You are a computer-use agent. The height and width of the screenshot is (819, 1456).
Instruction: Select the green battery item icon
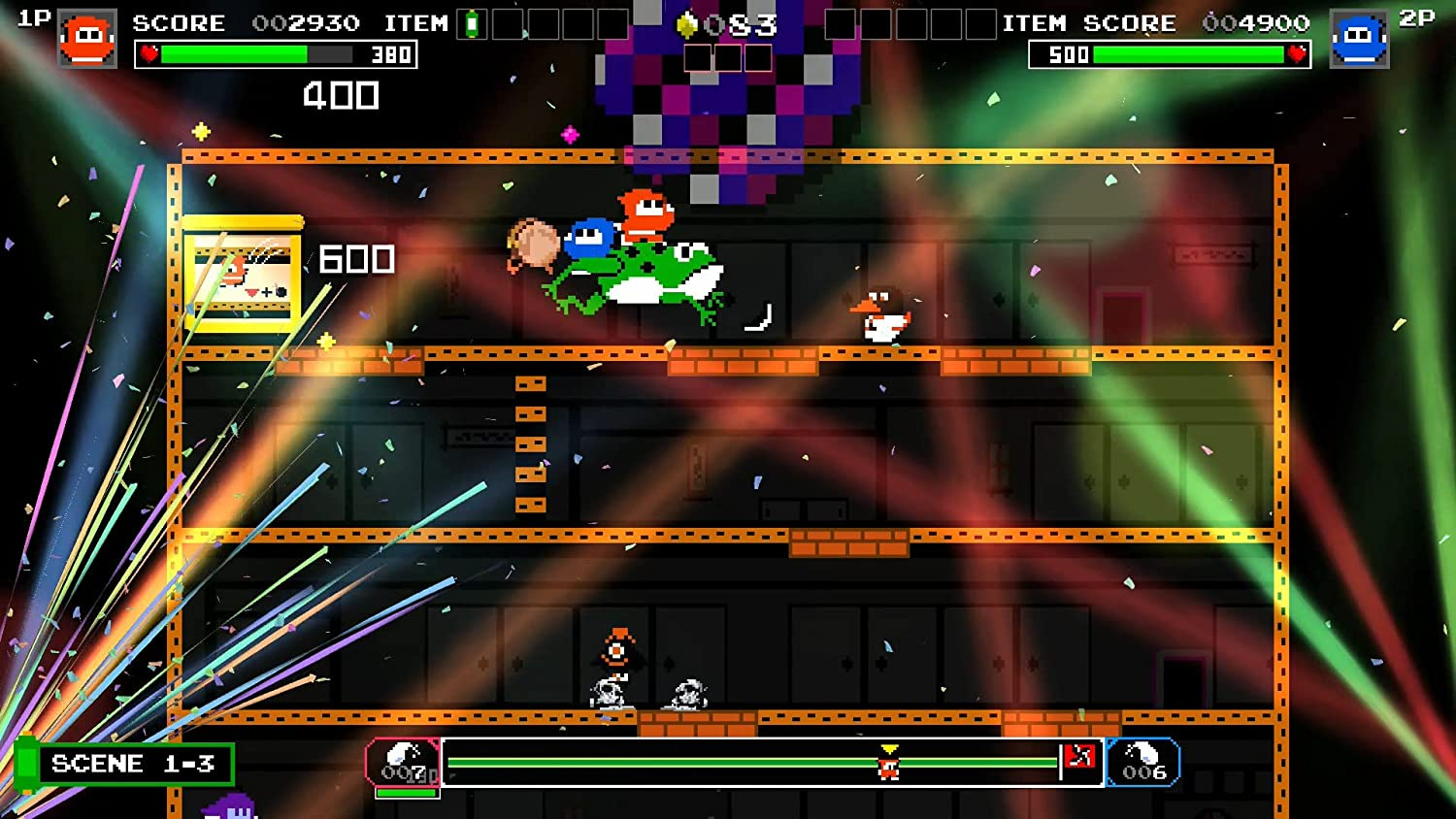tap(472, 22)
